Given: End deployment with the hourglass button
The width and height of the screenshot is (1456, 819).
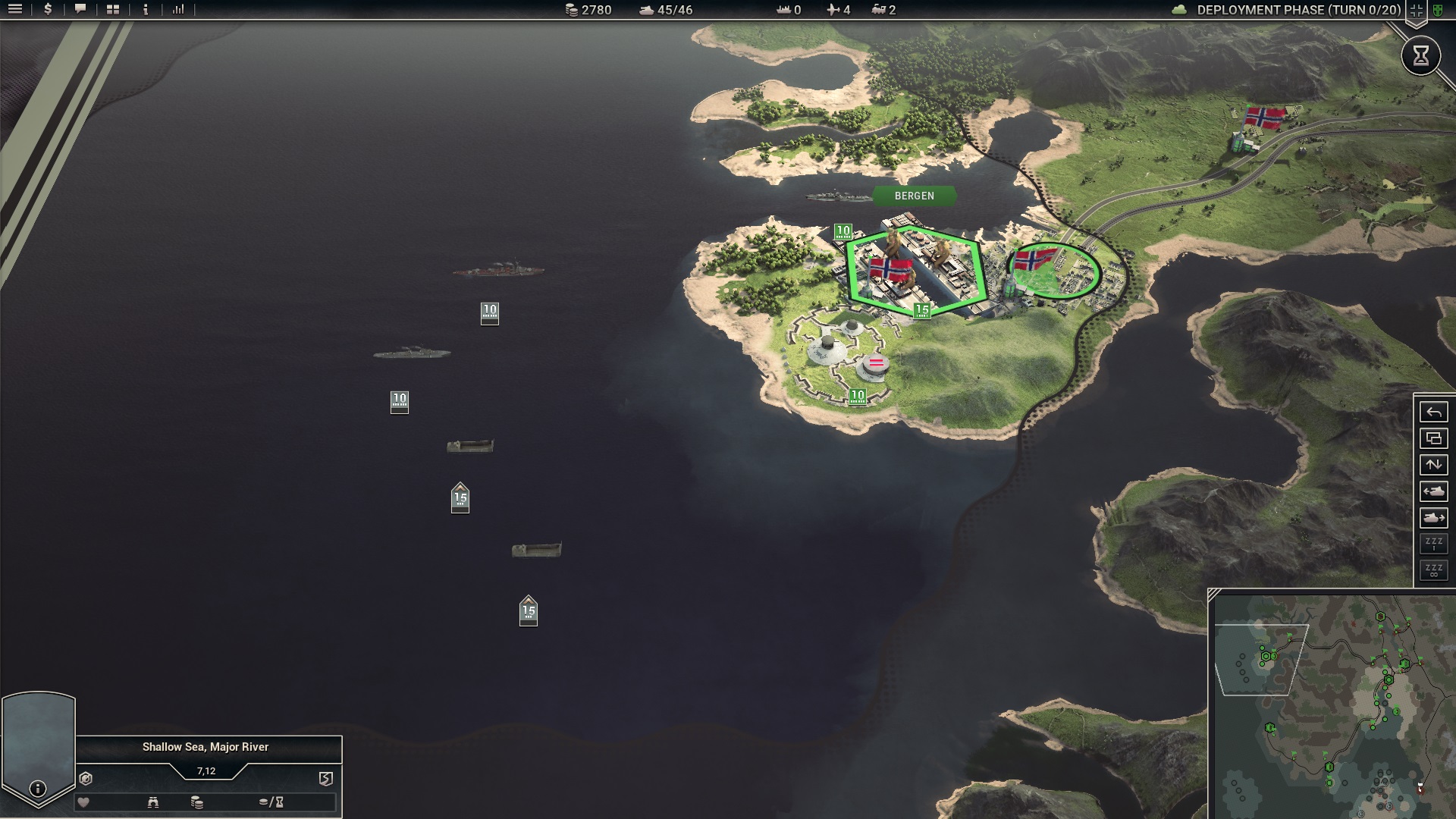Looking at the screenshot, I should point(1420,55).
